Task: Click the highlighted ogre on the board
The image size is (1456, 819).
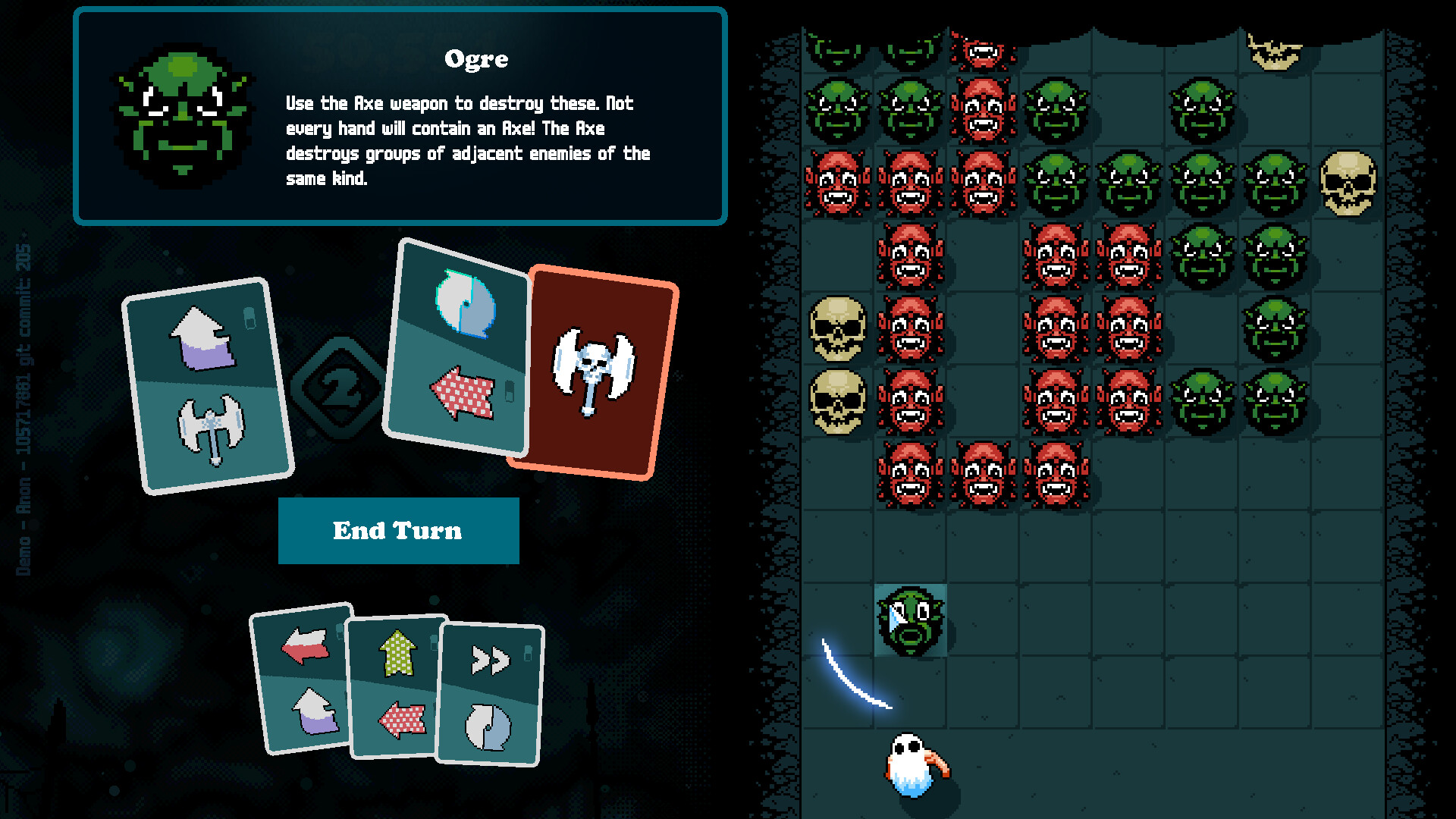Action: [910, 622]
